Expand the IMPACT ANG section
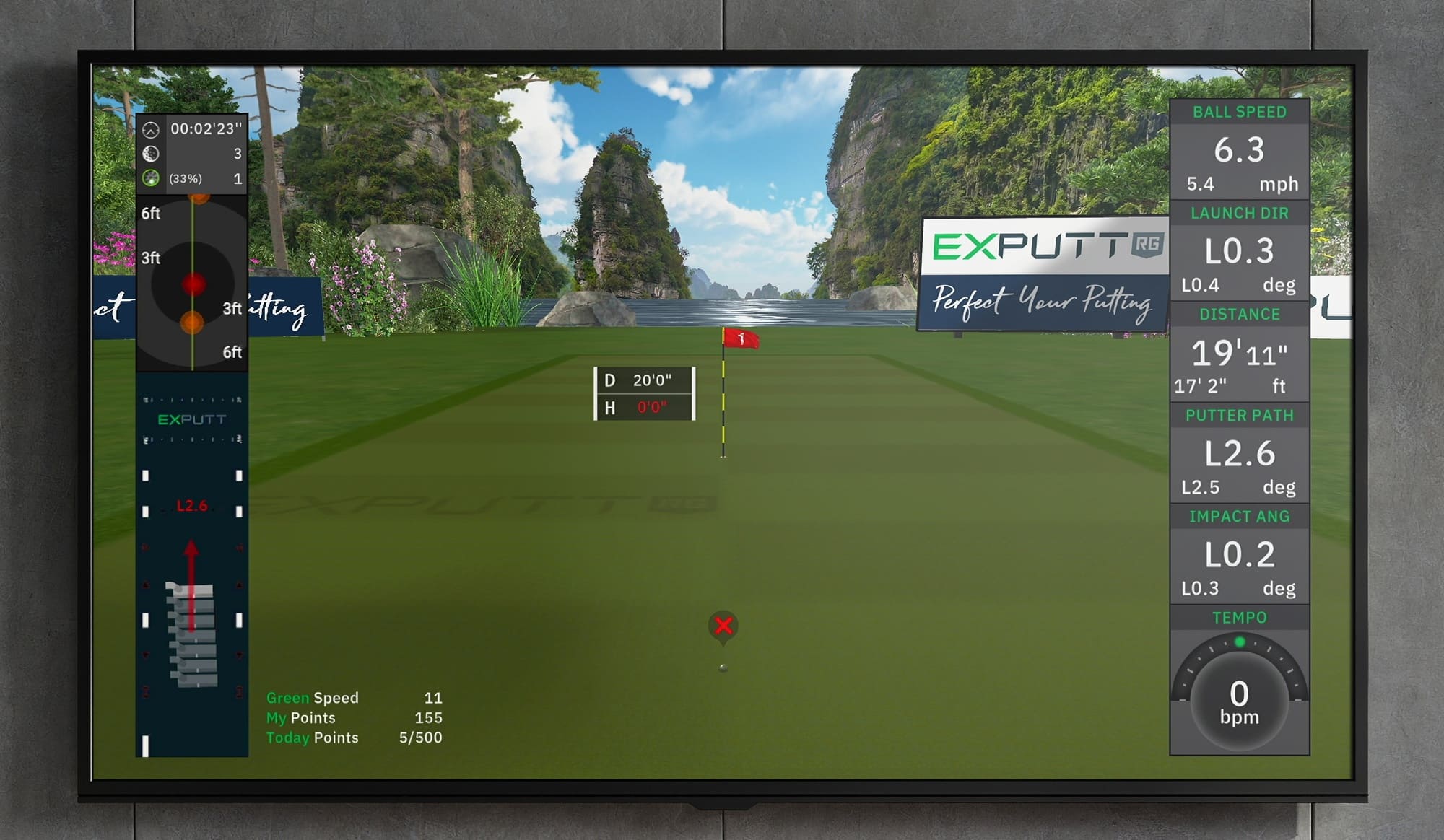1444x840 pixels. [1239, 517]
